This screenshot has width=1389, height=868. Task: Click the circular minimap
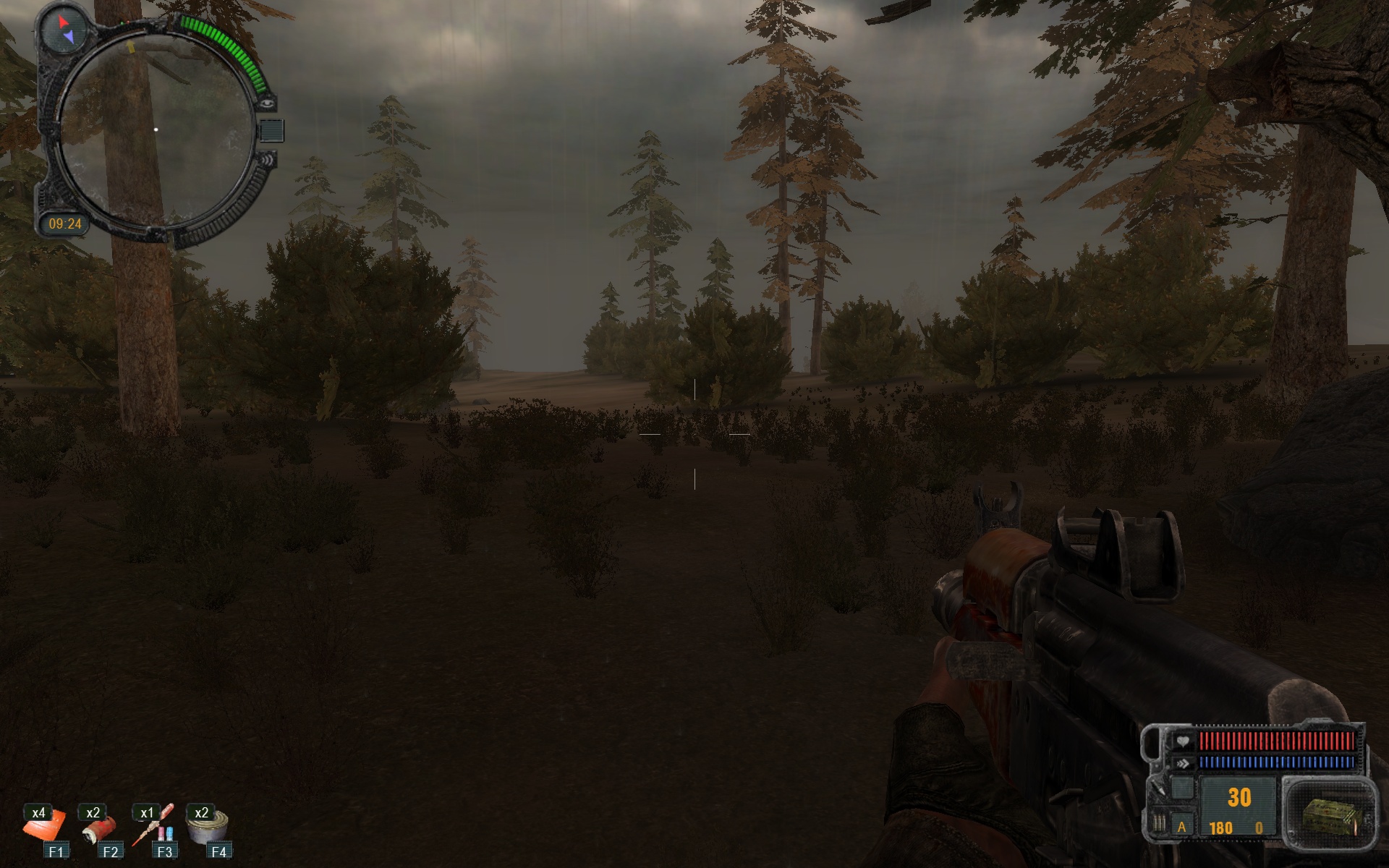[156, 130]
